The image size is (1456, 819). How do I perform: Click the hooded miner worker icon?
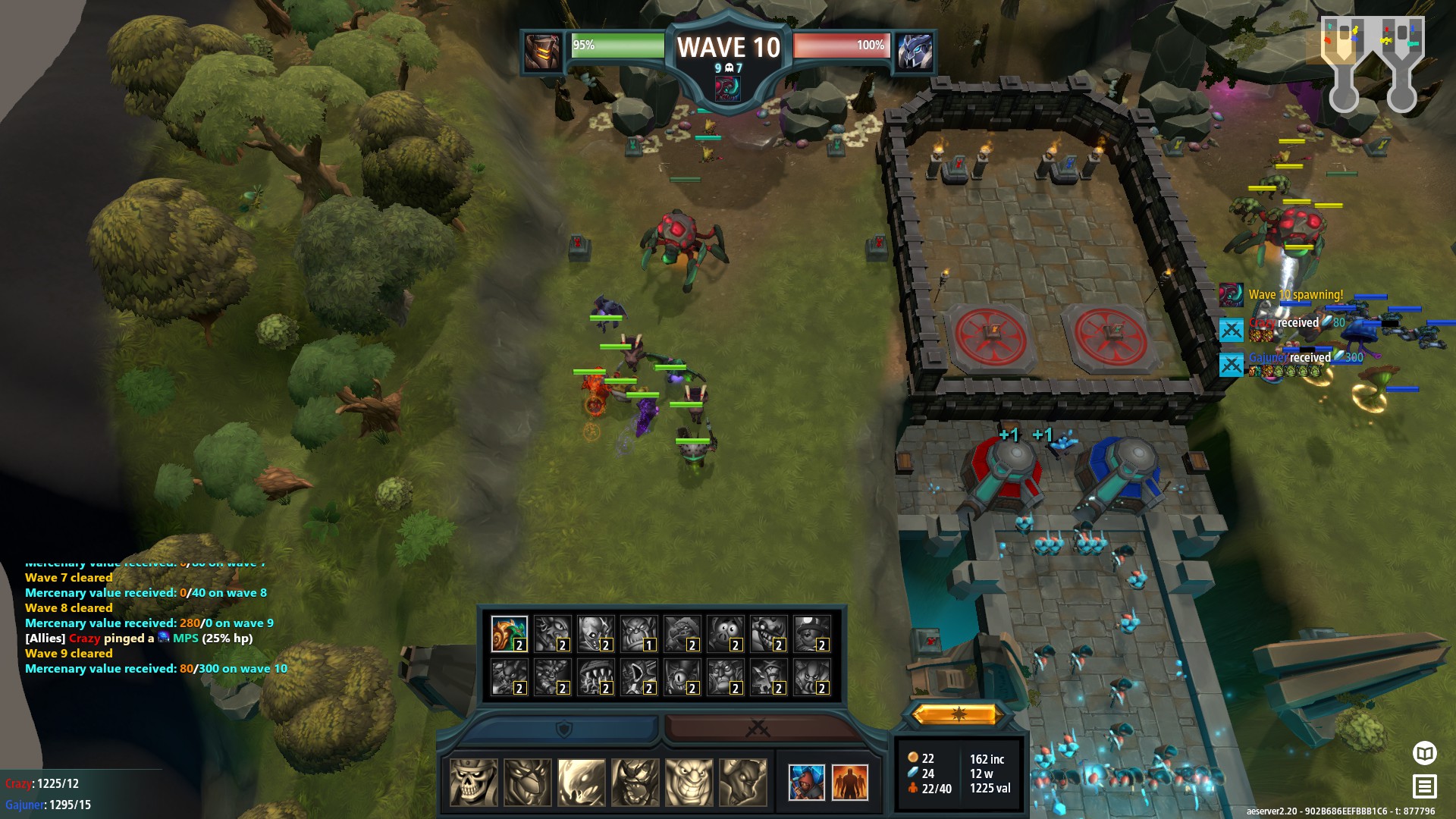click(x=806, y=782)
